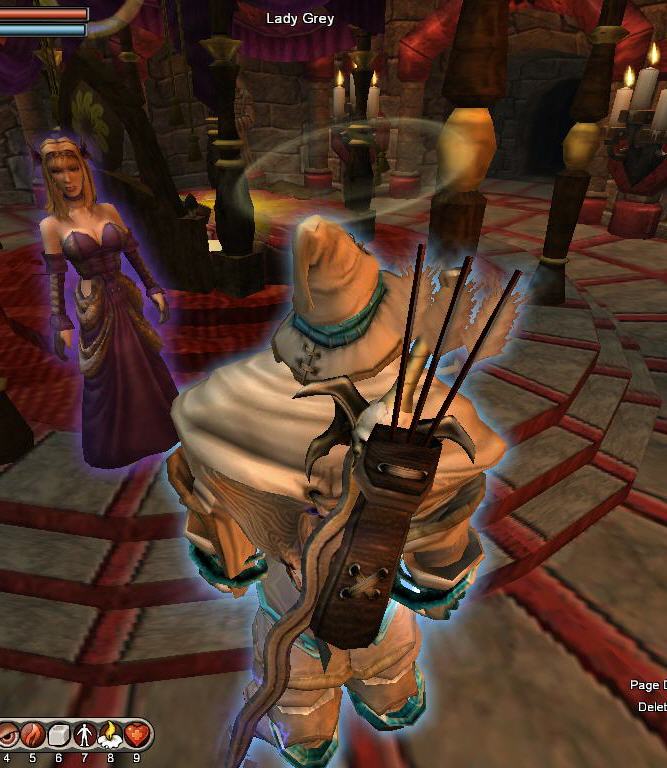Activate the eye ability in slot 4
This screenshot has height=768, width=667.
(7, 736)
